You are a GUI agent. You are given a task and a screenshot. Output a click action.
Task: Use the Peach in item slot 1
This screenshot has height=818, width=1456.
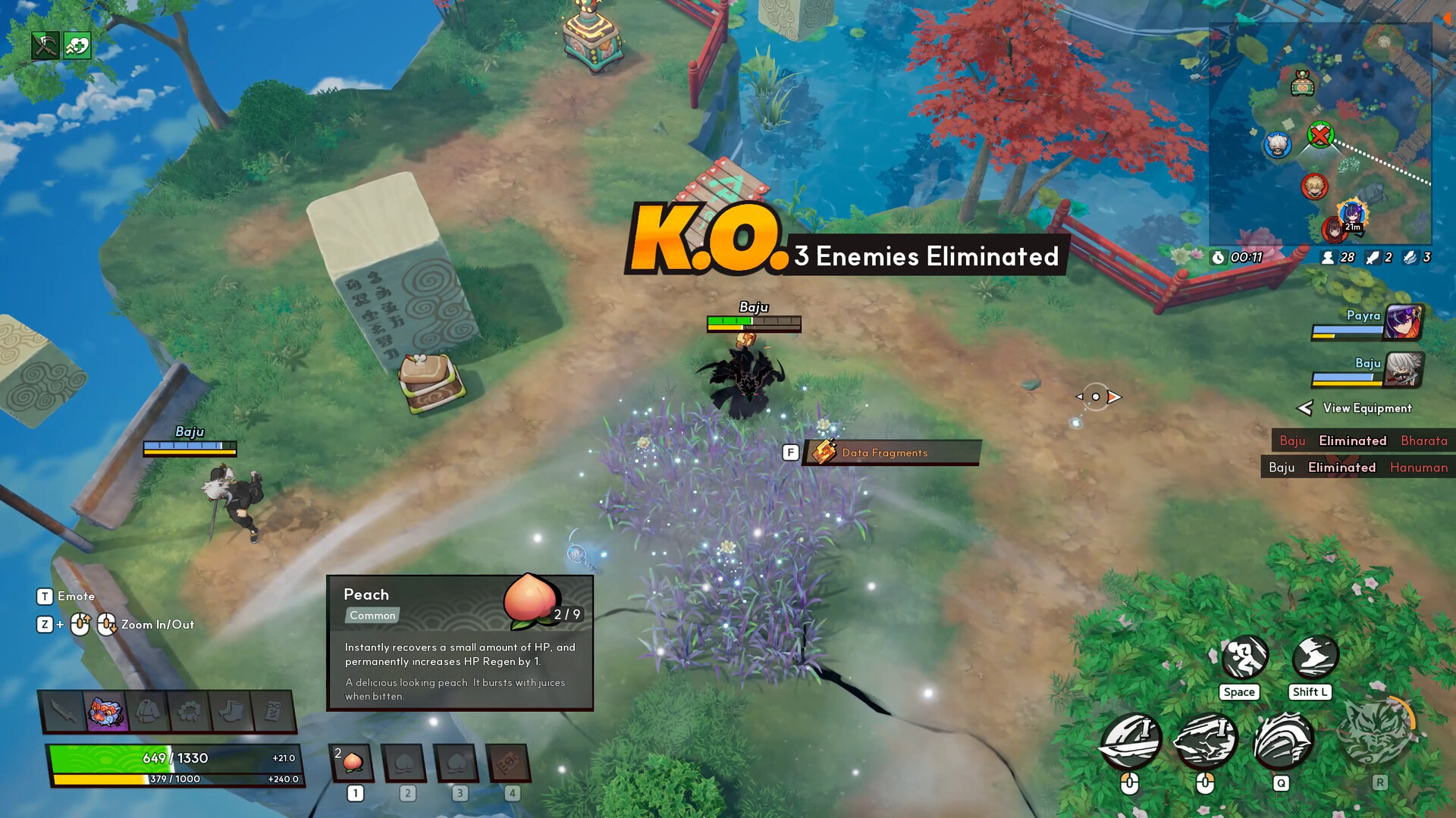tap(353, 764)
